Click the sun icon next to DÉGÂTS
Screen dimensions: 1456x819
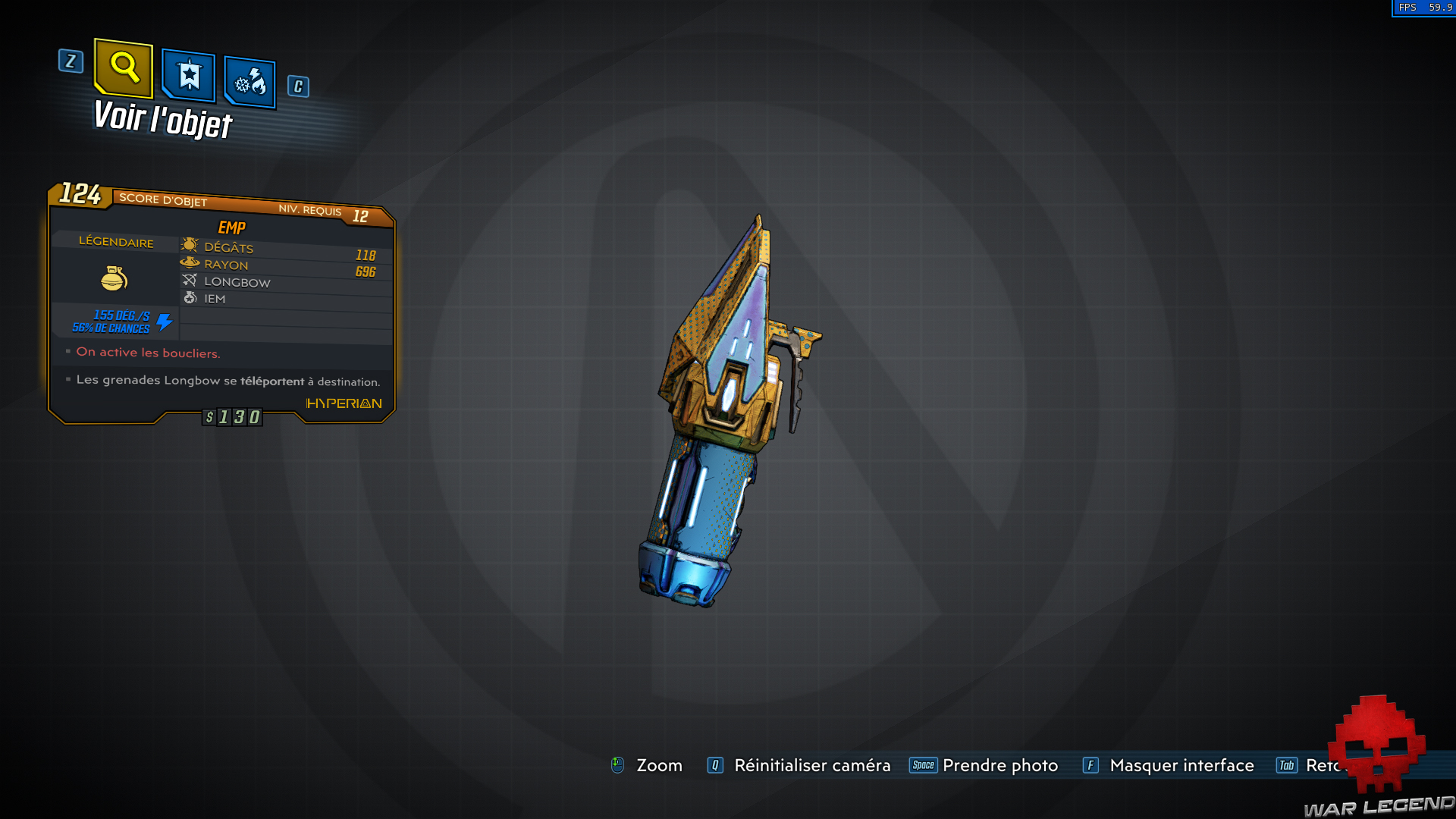190,245
